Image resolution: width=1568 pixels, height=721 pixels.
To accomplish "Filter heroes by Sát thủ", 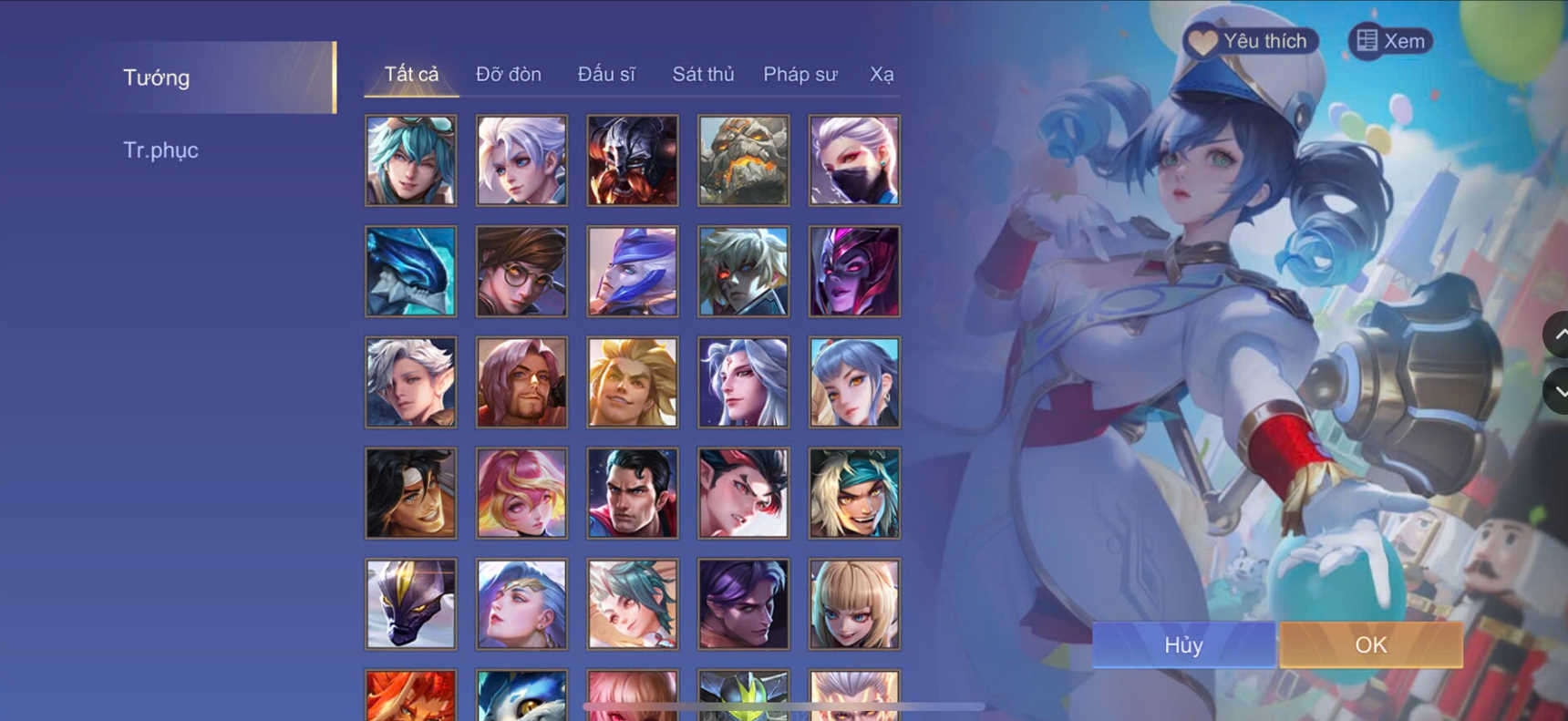I will 703,75.
